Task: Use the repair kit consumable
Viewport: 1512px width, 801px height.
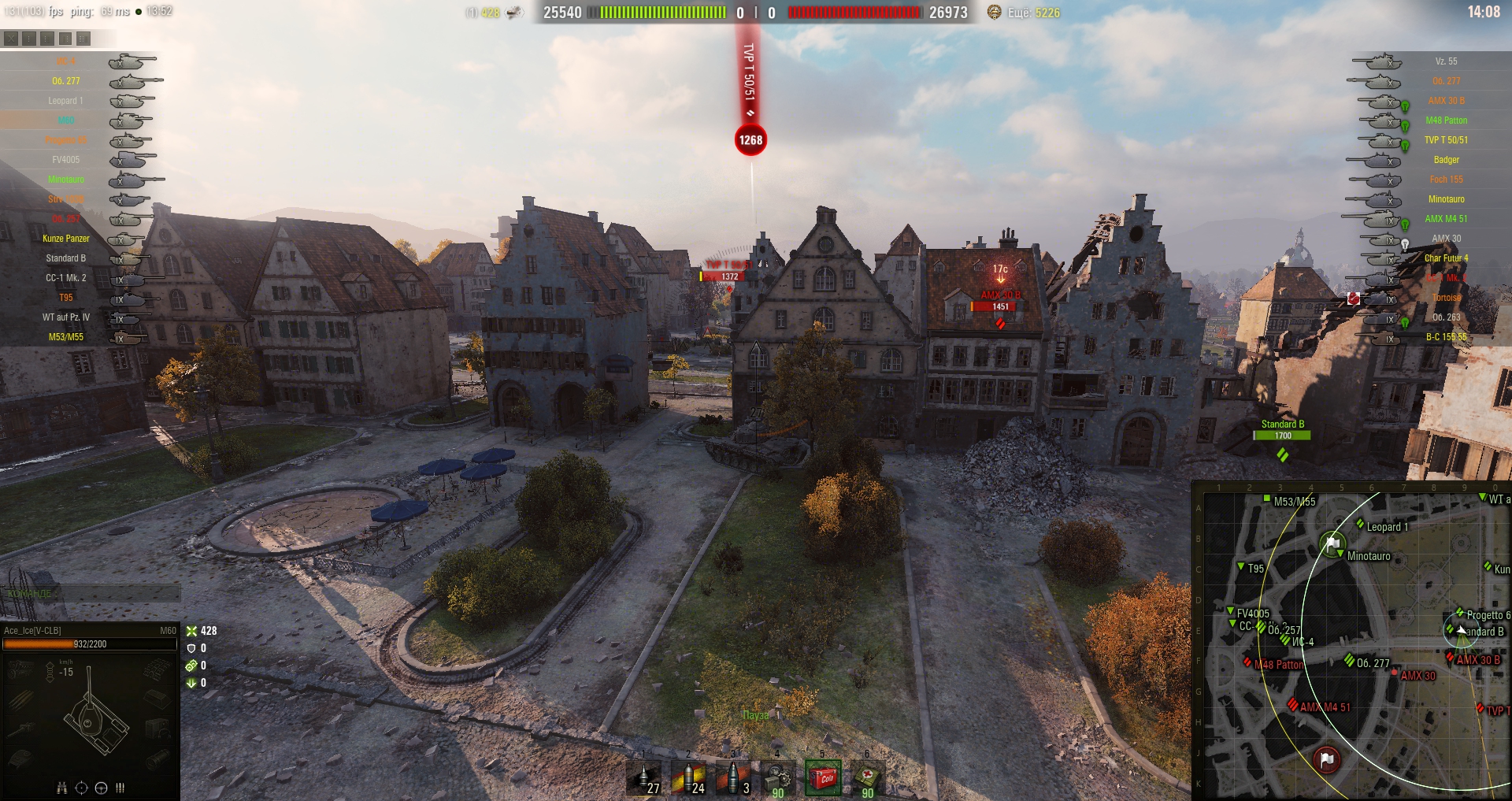Action: click(x=777, y=778)
